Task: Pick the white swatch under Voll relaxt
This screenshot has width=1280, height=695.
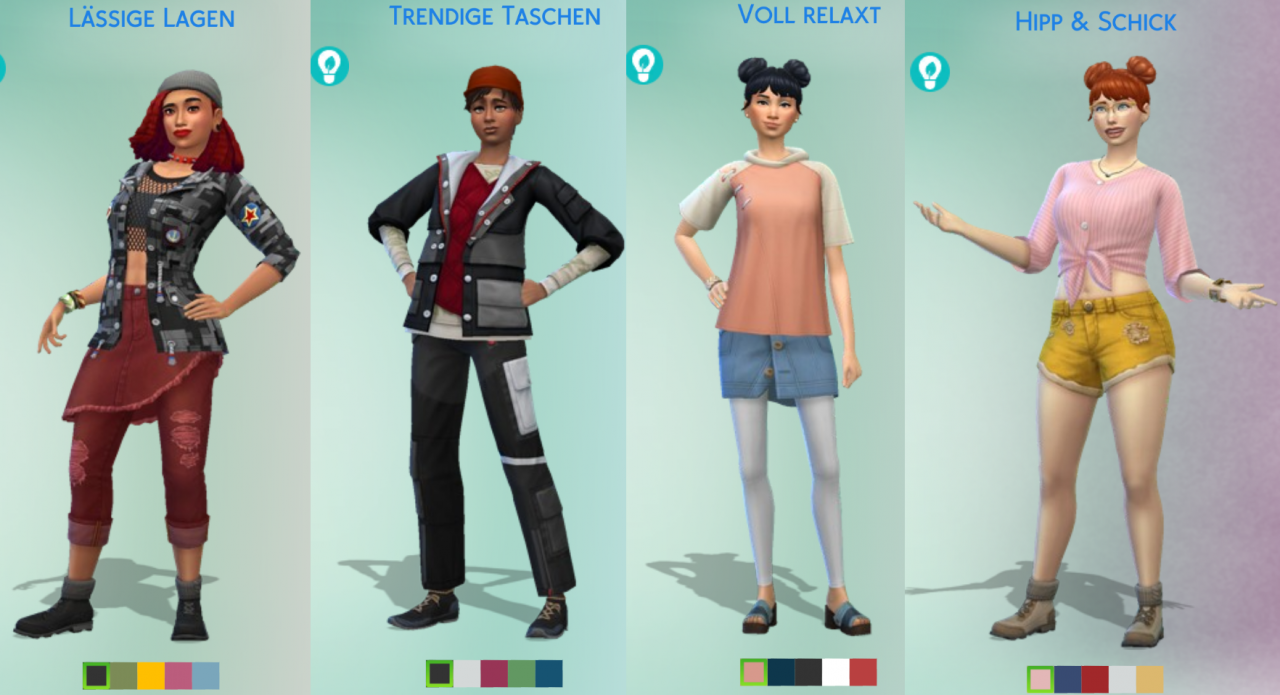Action: click(835, 672)
